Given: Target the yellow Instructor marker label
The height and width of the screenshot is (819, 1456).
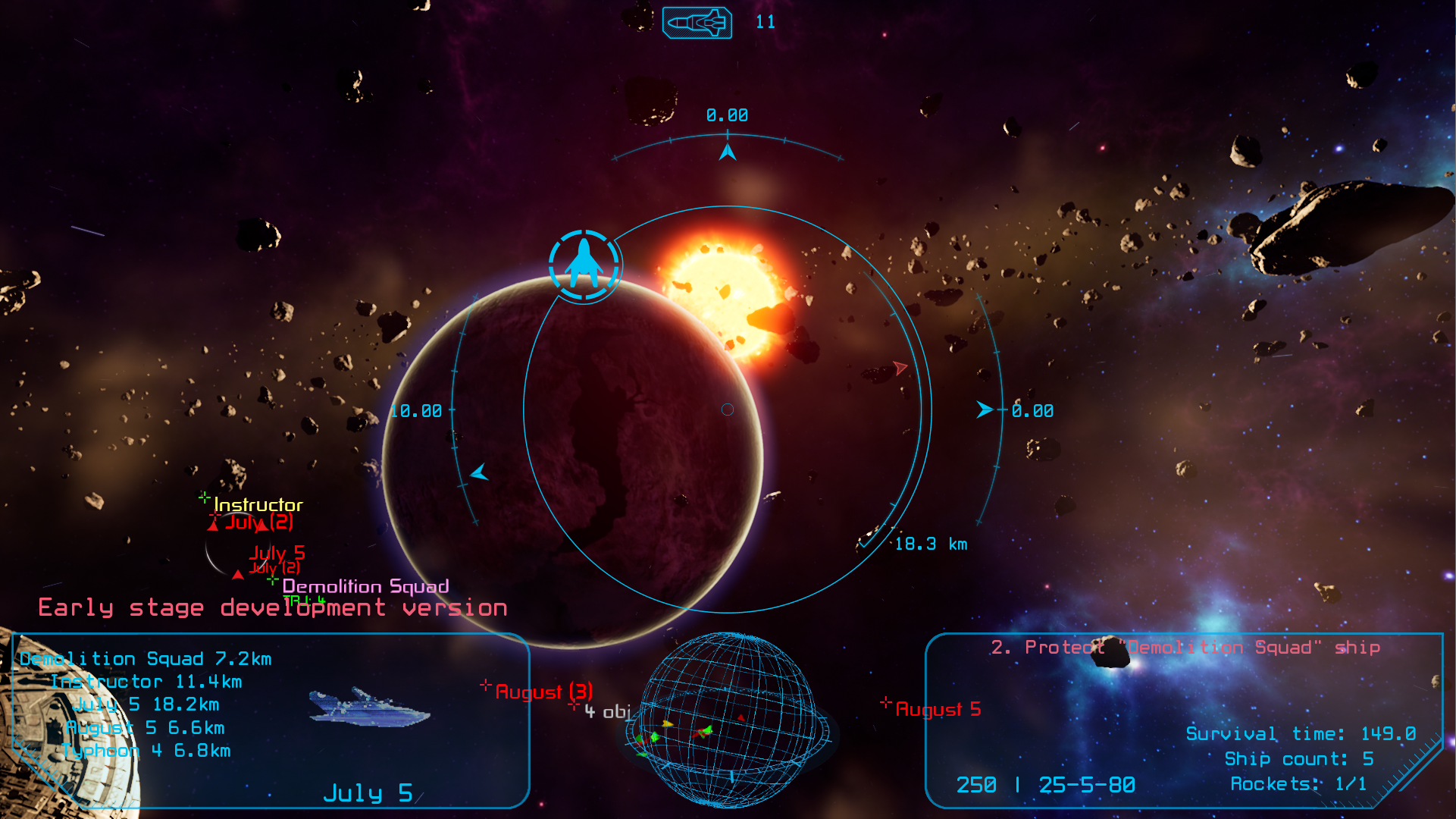Looking at the screenshot, I should [258, 505].
